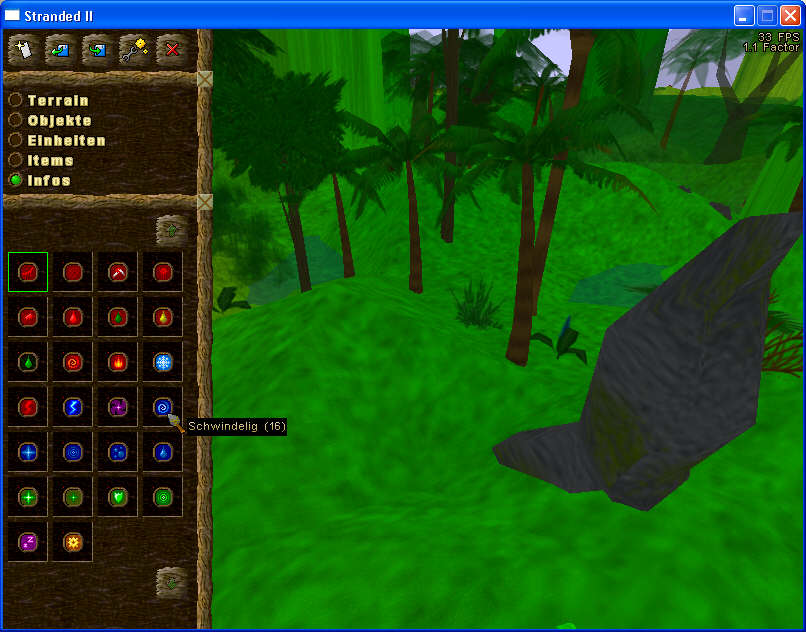Choose the Einheiten category
This screenshot has height=632, width=806.
click(x=16, y=141)
